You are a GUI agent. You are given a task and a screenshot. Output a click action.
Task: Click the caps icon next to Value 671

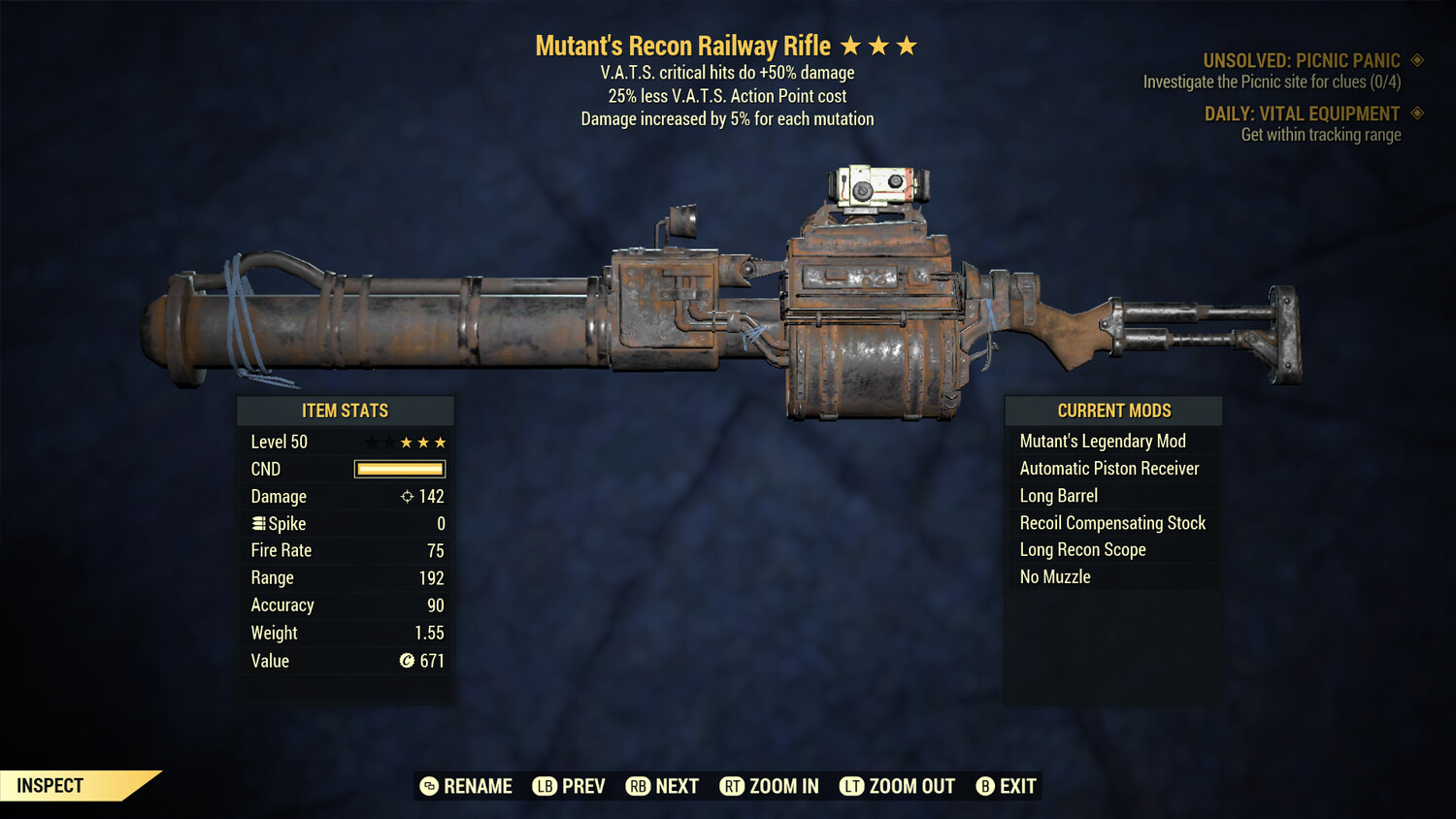[408, 661]
